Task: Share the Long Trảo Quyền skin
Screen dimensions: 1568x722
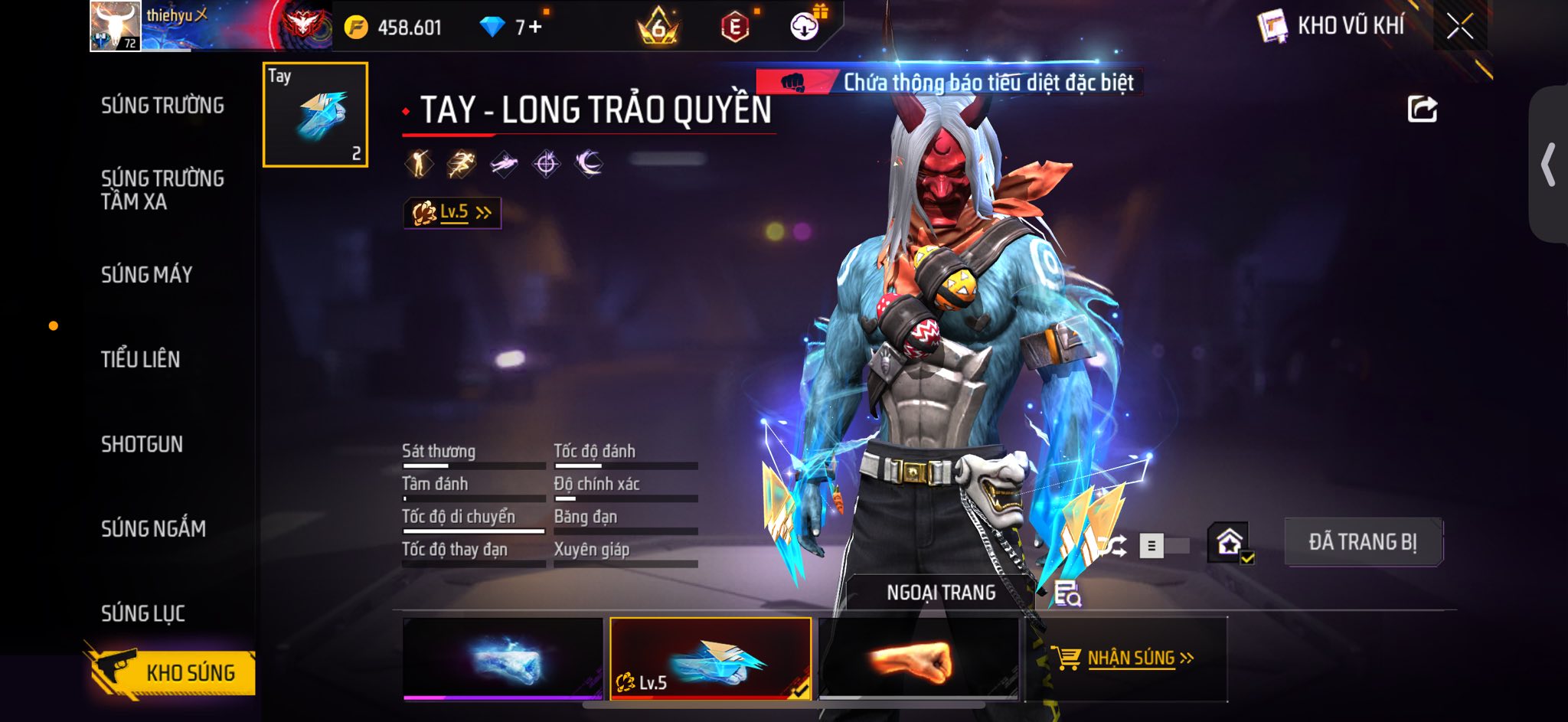Action: coord(1422,109)
